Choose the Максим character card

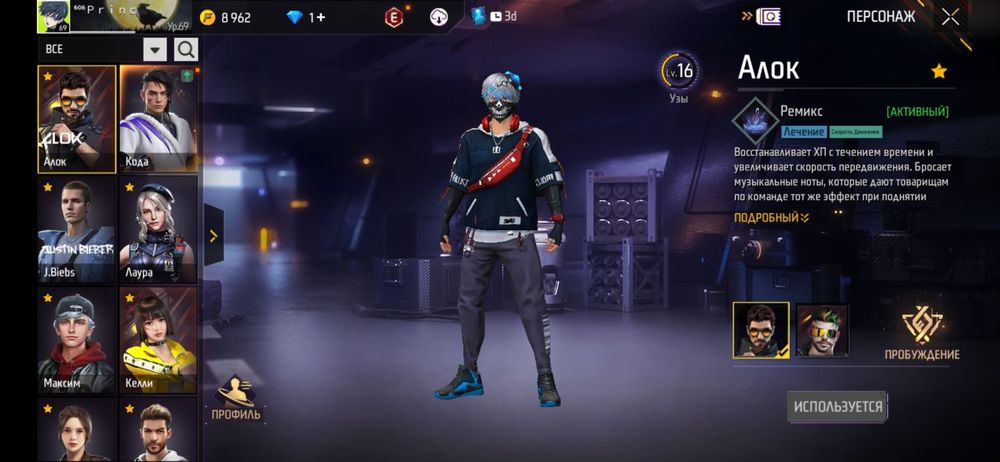click(x=77, y=340)
